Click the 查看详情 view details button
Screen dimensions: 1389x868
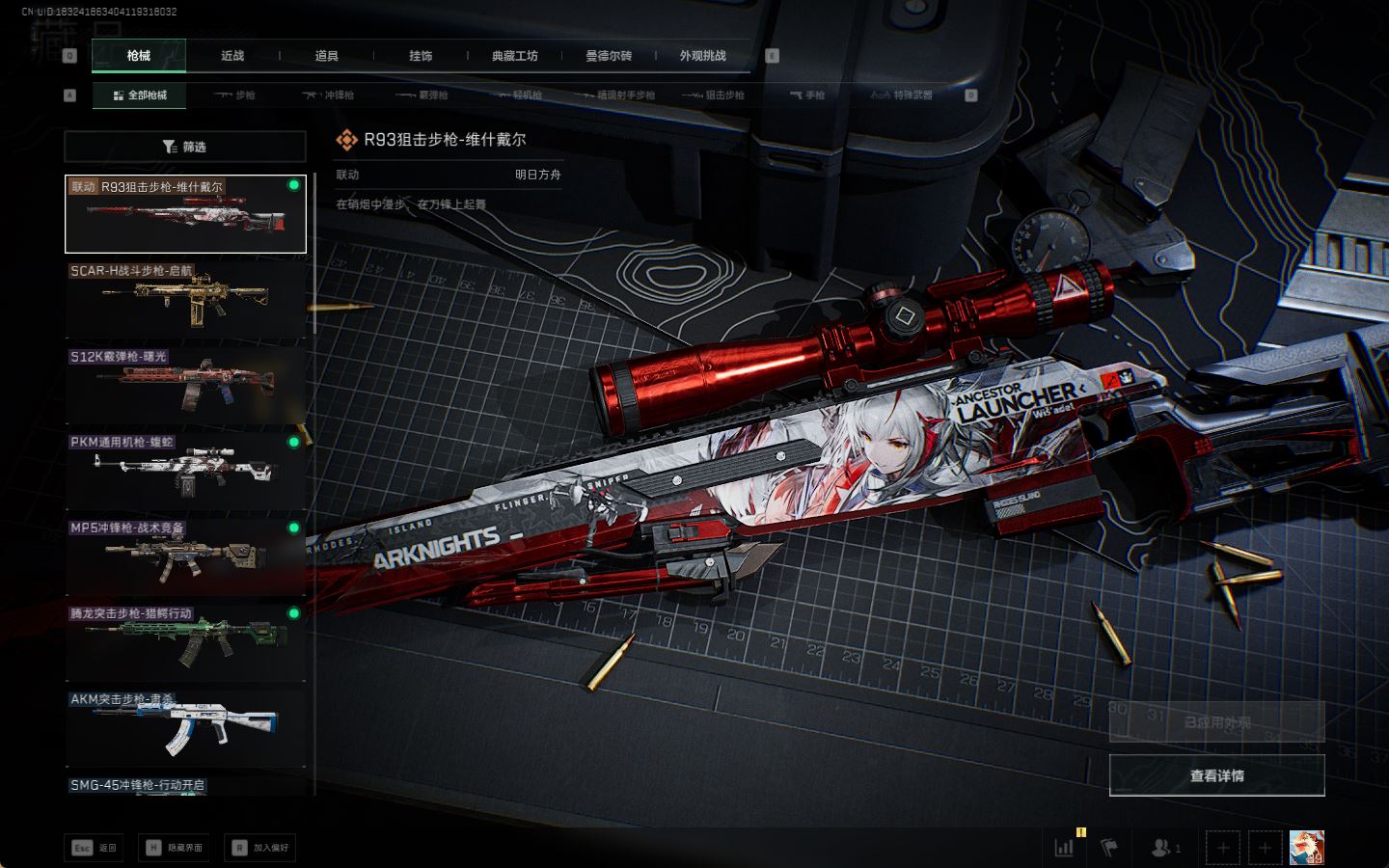[x=1216, y=775]
